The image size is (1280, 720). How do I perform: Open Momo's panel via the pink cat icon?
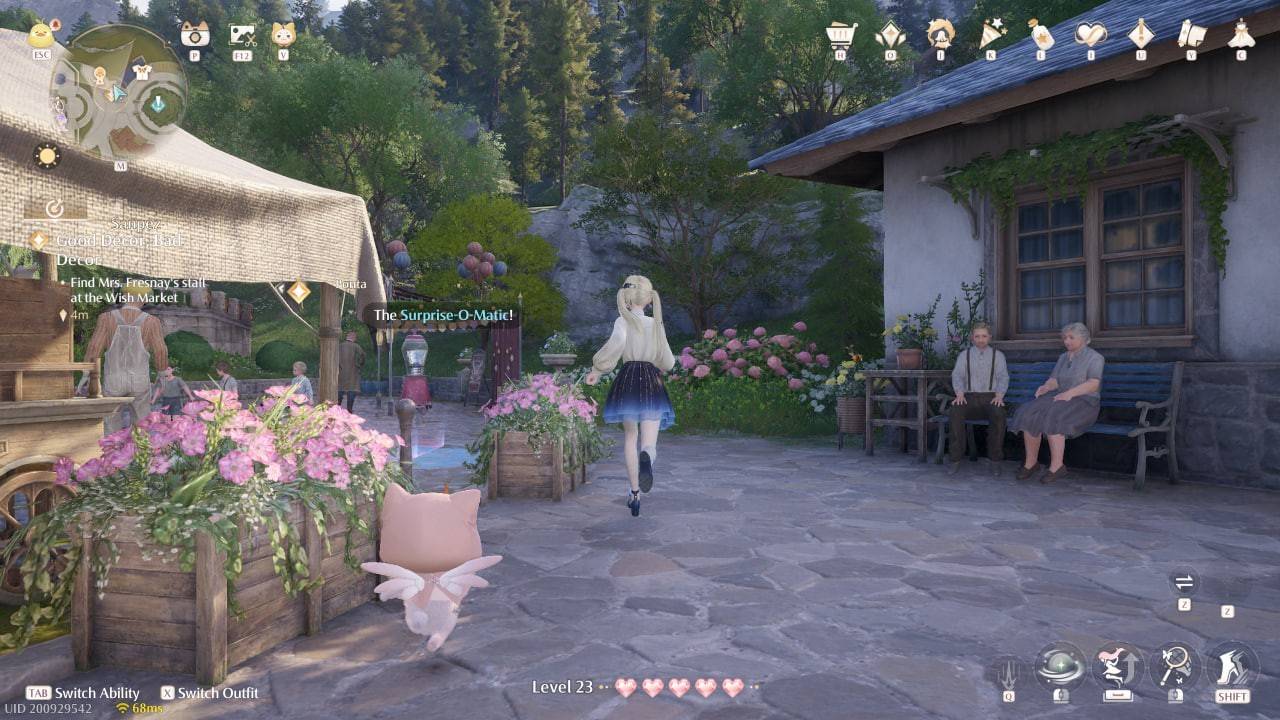tap(284, 34)
